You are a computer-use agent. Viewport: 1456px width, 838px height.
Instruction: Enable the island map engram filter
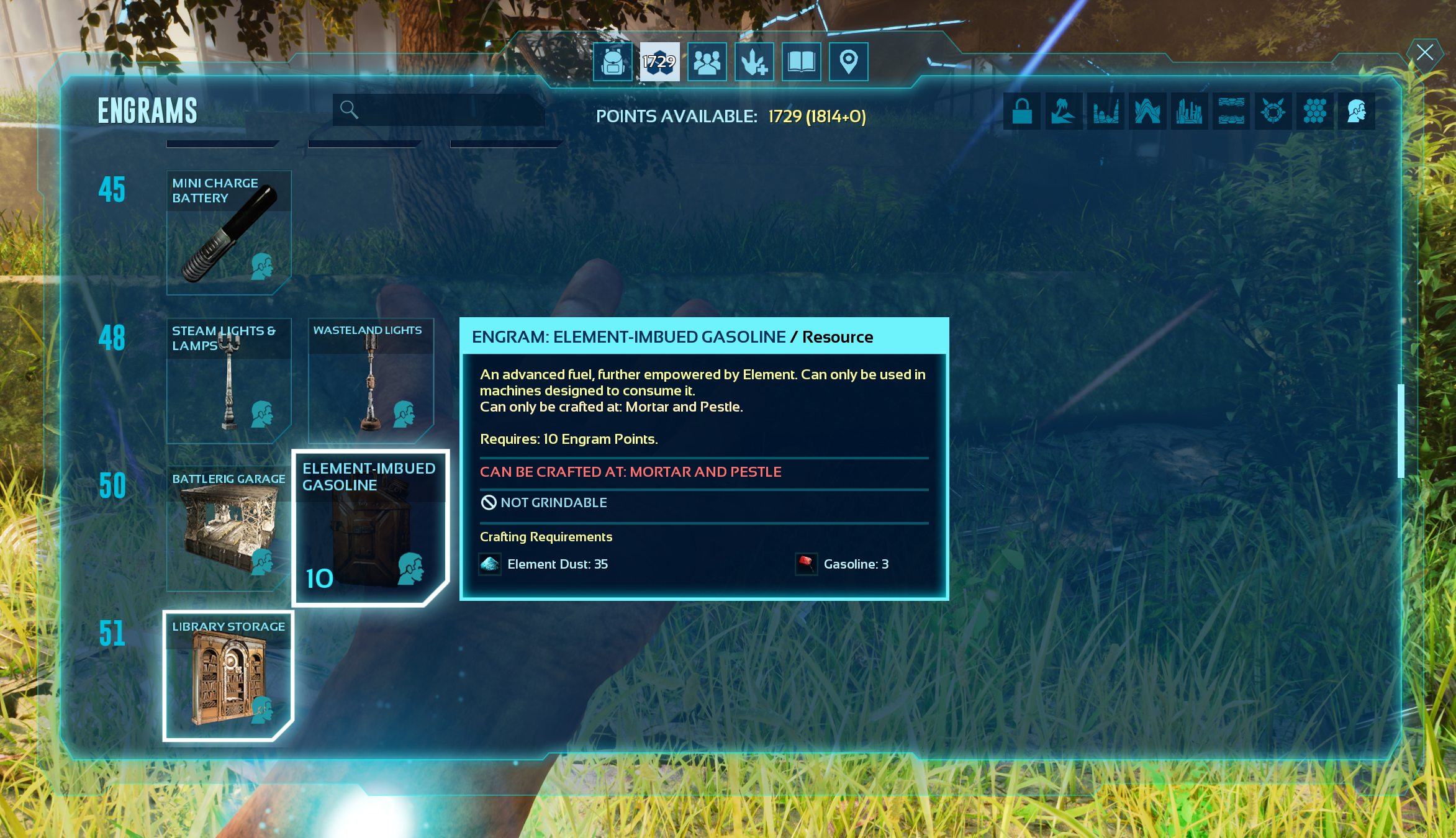pos(1064,112)
